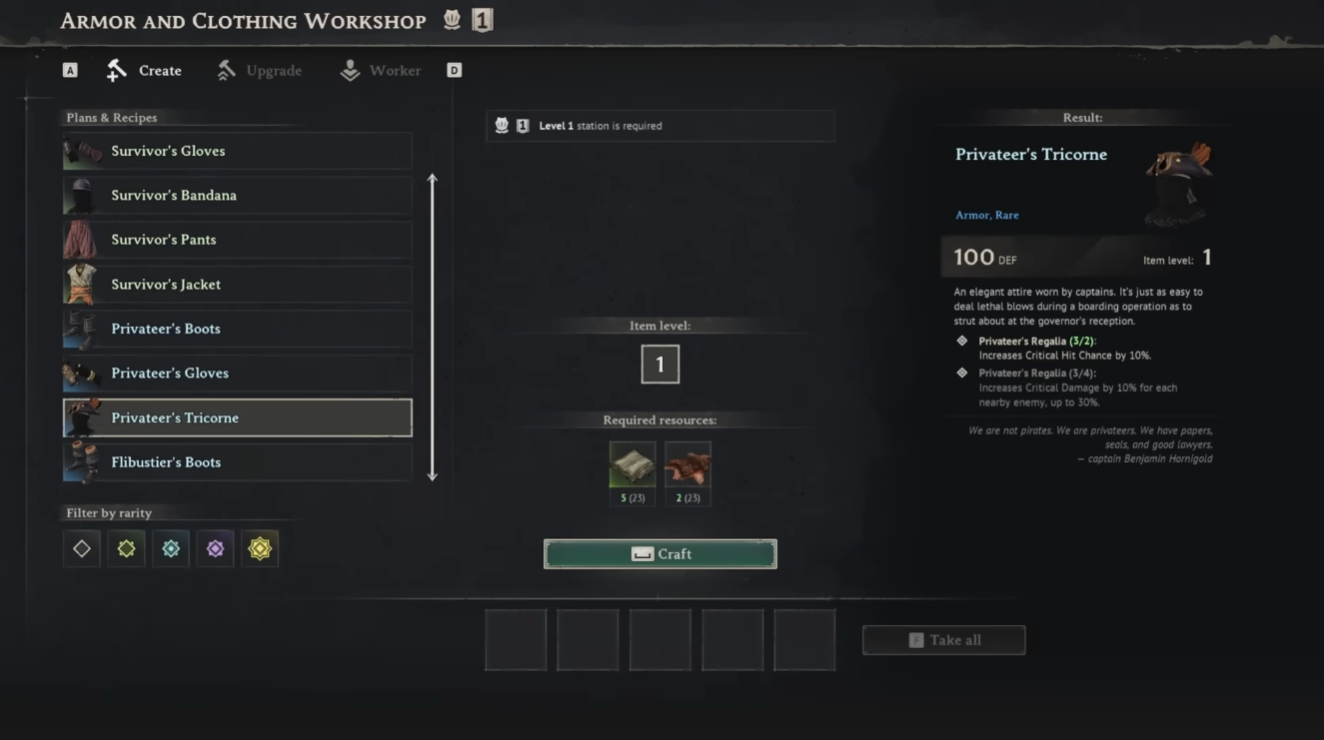Image resolution: width=1324 pixels, height=740 pixels.
Task: Toggle the common rarity filter
Action: point(81,548)
